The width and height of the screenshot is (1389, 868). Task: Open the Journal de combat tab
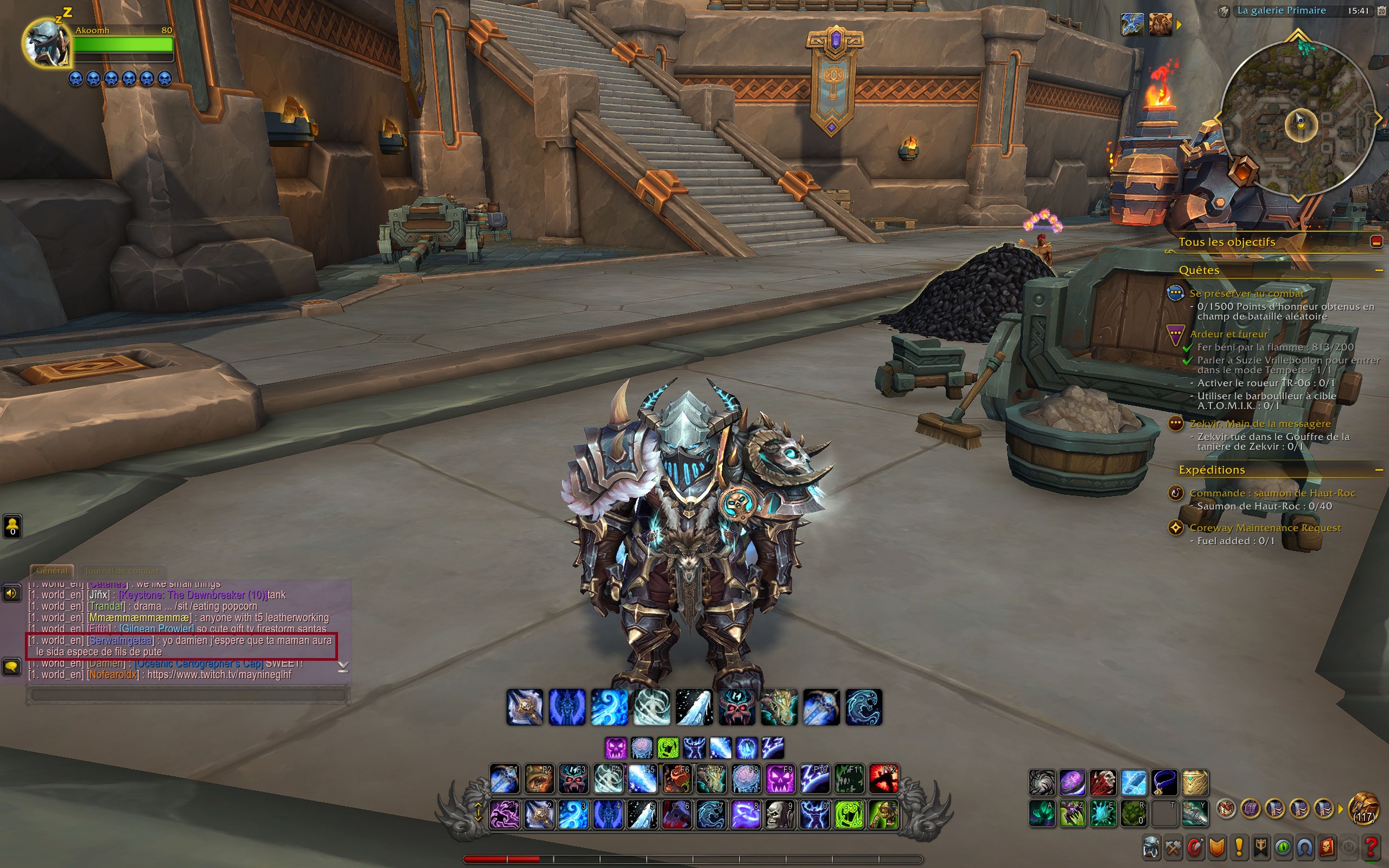pos(122,571)
